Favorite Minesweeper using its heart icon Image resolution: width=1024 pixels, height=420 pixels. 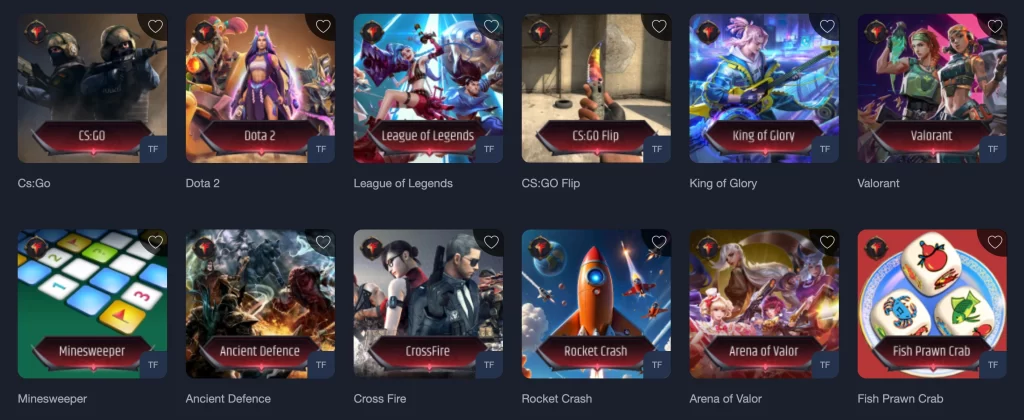pos(155,242)
